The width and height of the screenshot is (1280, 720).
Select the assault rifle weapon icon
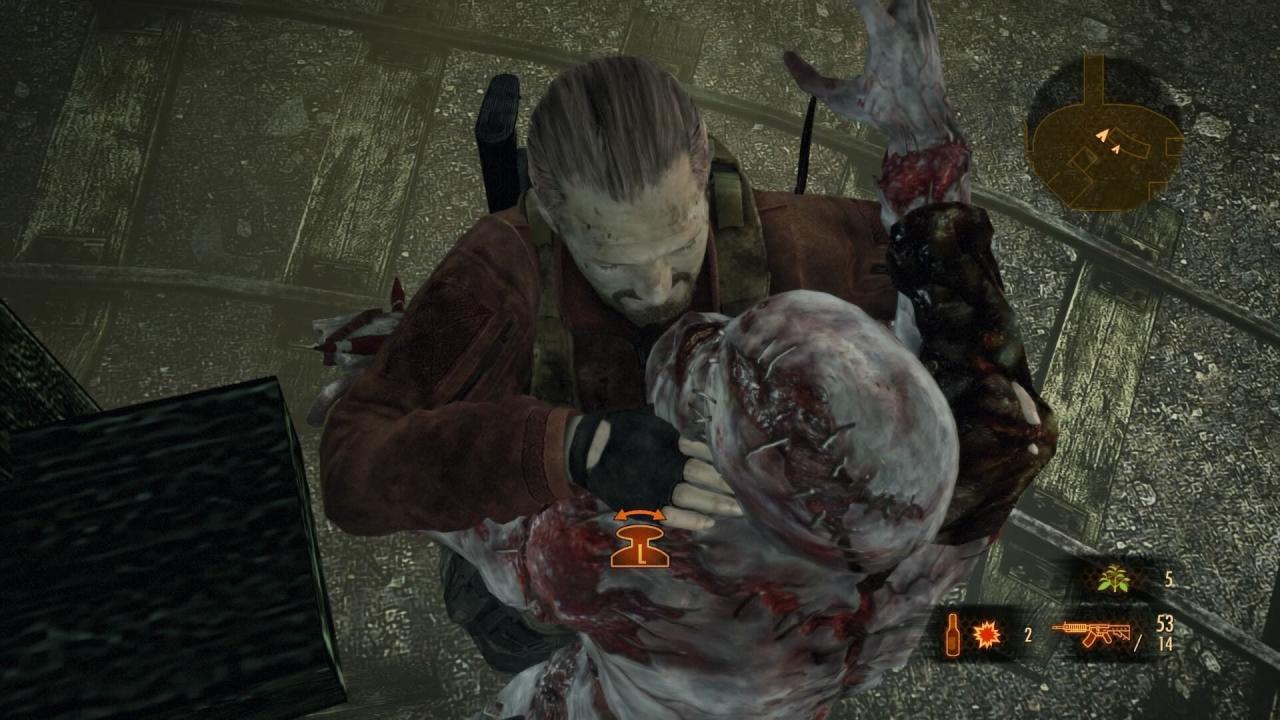click(x=1092, y=633)
